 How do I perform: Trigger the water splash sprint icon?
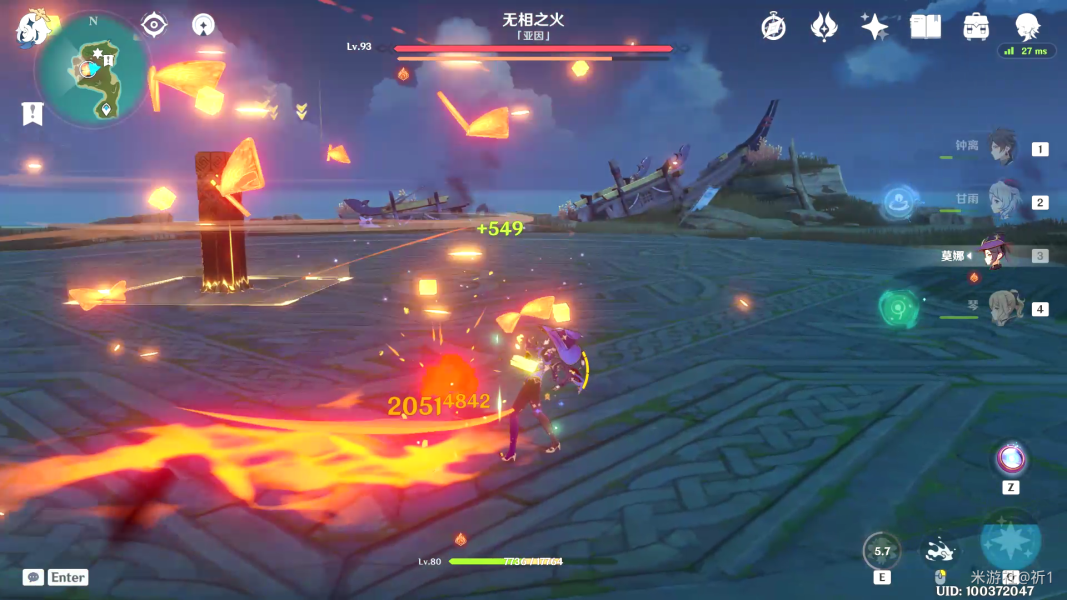coord(939,551)
